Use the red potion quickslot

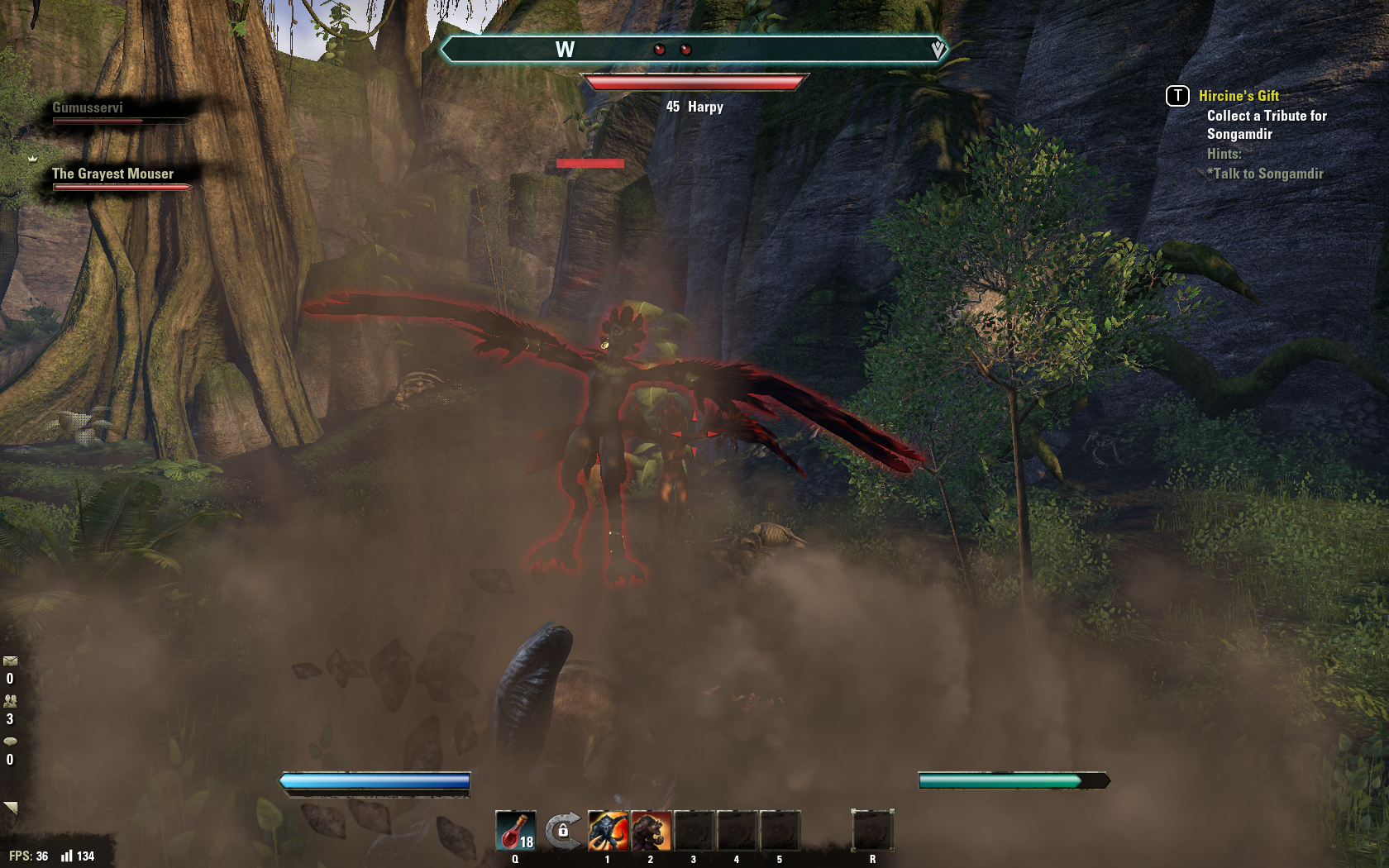[515, 831]
